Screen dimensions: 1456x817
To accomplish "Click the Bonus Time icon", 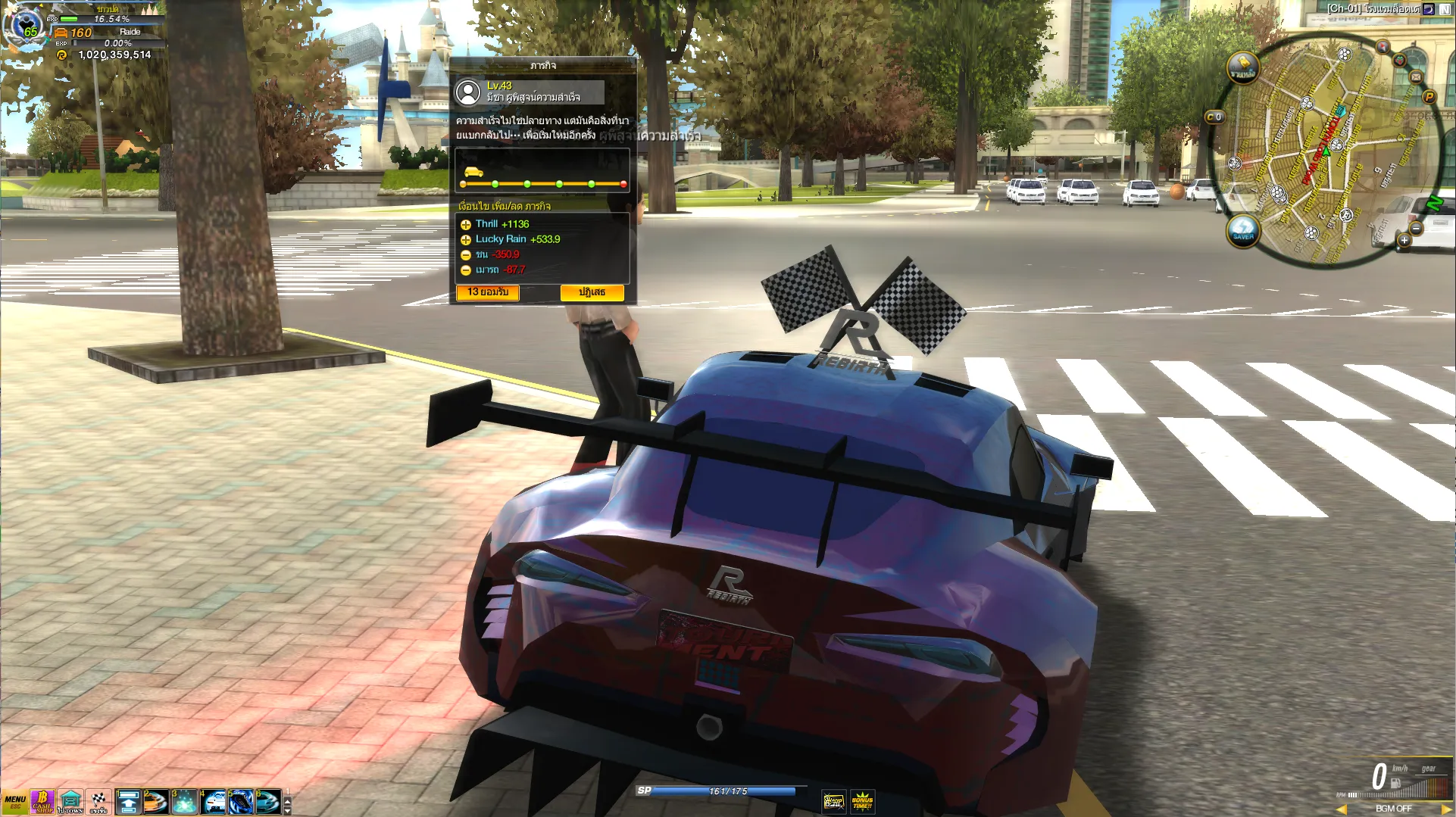I will [x=862, y=801].
